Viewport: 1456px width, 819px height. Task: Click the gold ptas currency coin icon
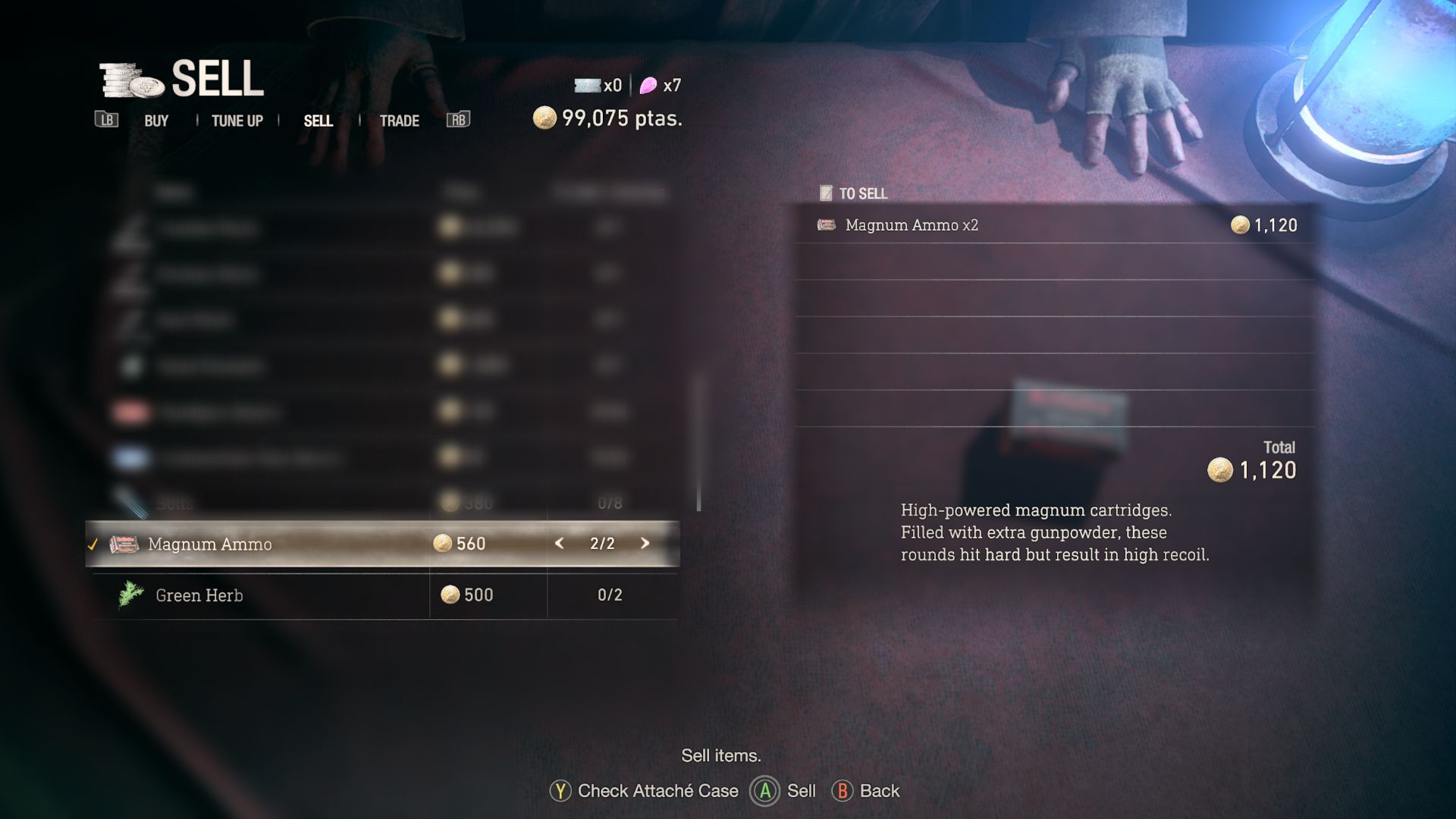(546, 118)
